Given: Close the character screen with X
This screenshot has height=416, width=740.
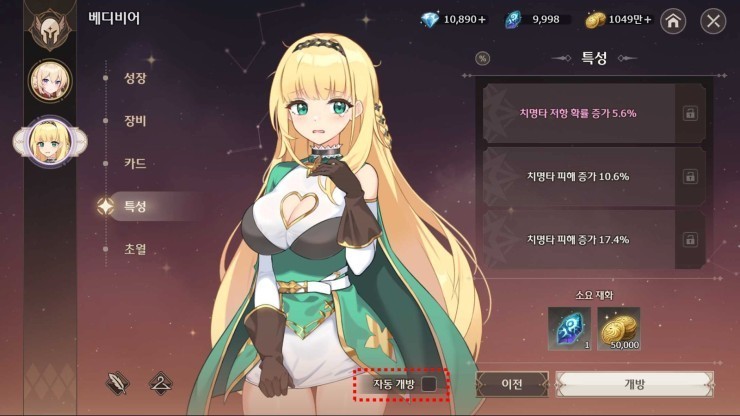Looking at the screenshot, I should click(713, 20).
